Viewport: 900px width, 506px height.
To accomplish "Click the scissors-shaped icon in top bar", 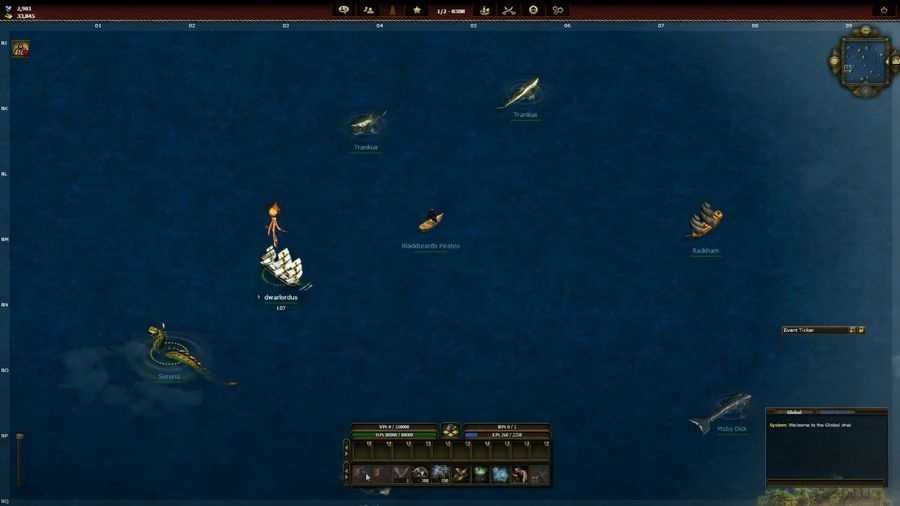I will point(558,10).
